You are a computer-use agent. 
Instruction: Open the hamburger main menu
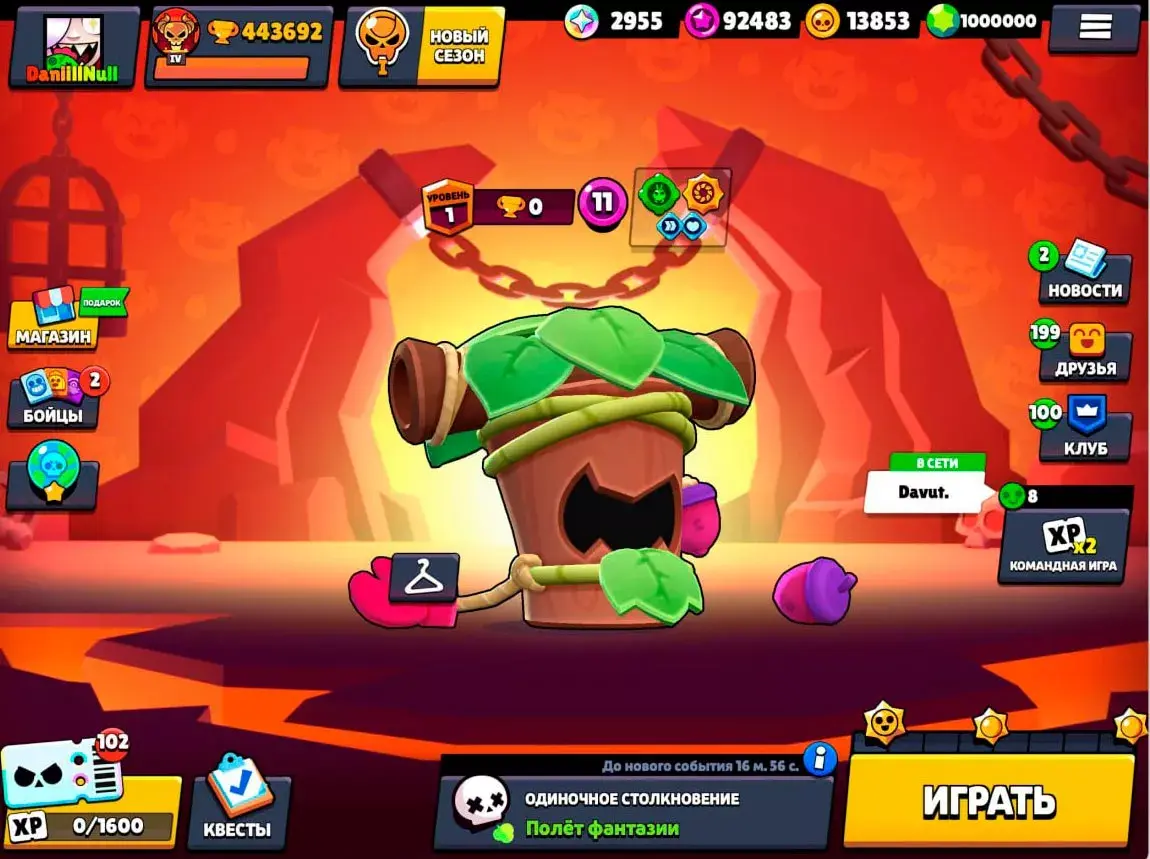point(1094,28)
